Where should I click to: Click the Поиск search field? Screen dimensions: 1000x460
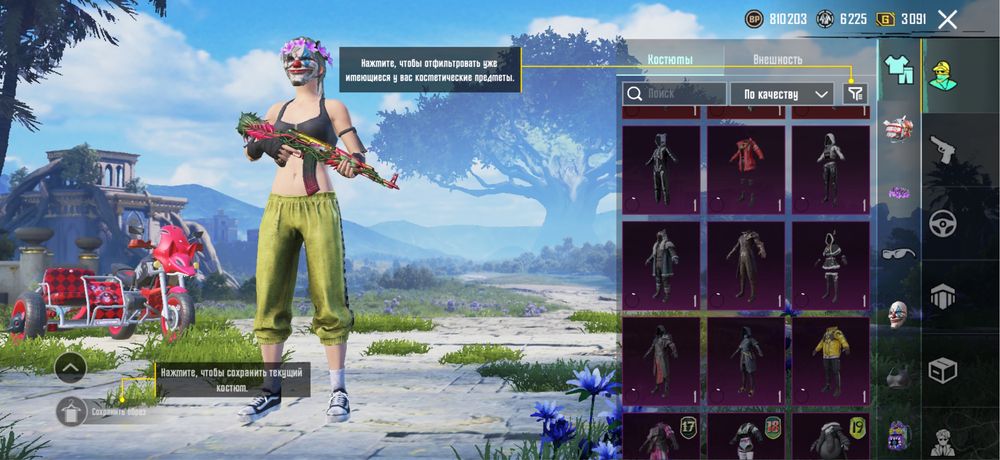[x=675, y=93]
